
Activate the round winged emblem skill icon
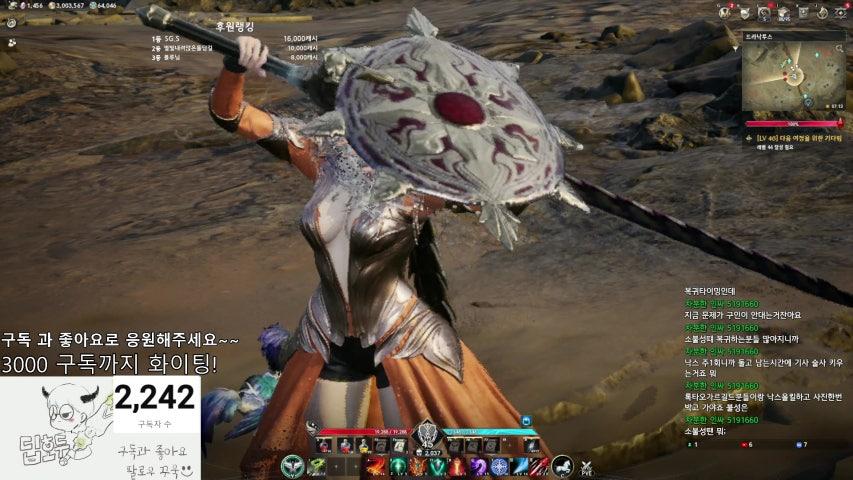tap(292, 465)
